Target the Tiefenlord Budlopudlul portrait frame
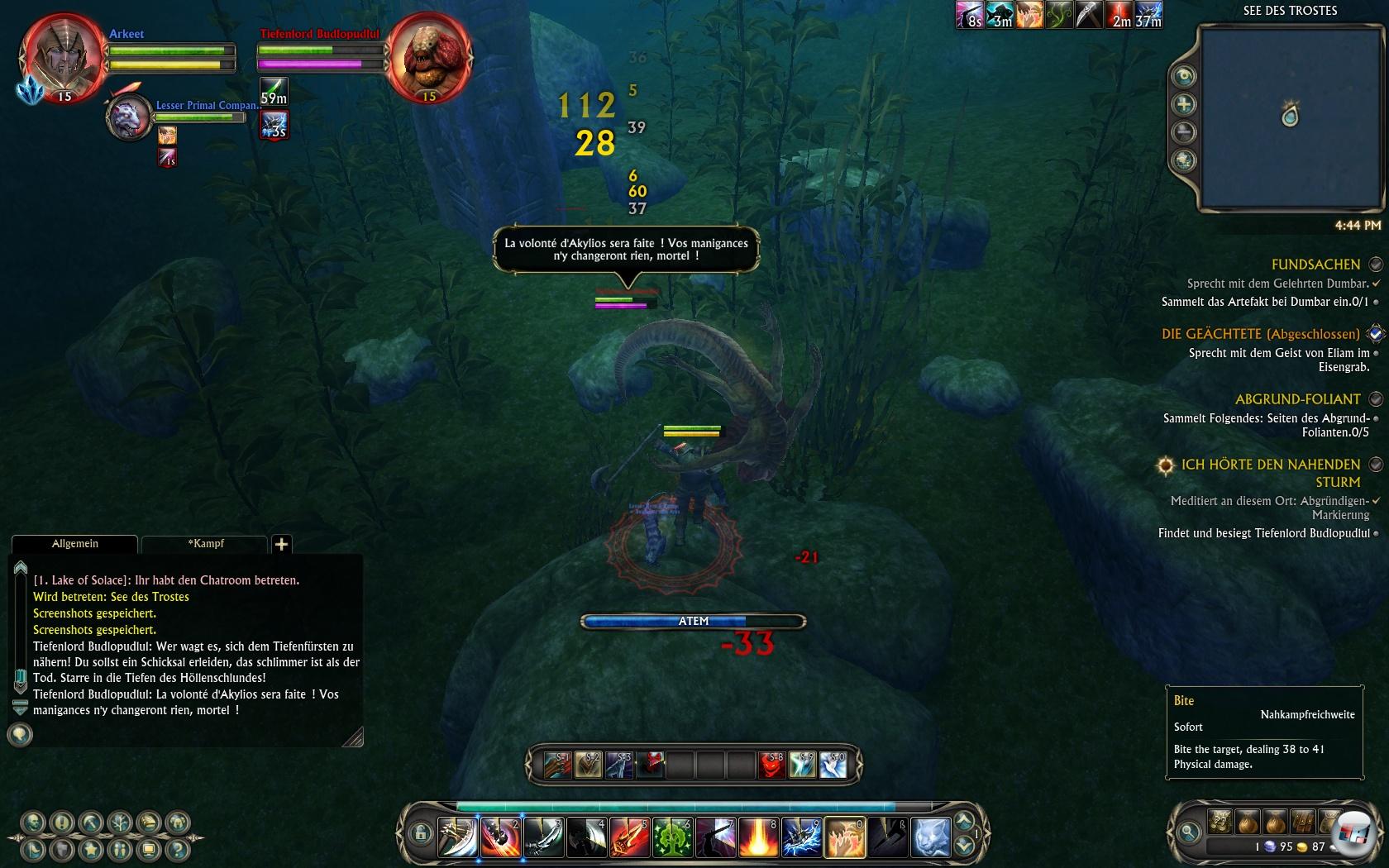This screenshot has width=1389, height=868. coord(428,56)
